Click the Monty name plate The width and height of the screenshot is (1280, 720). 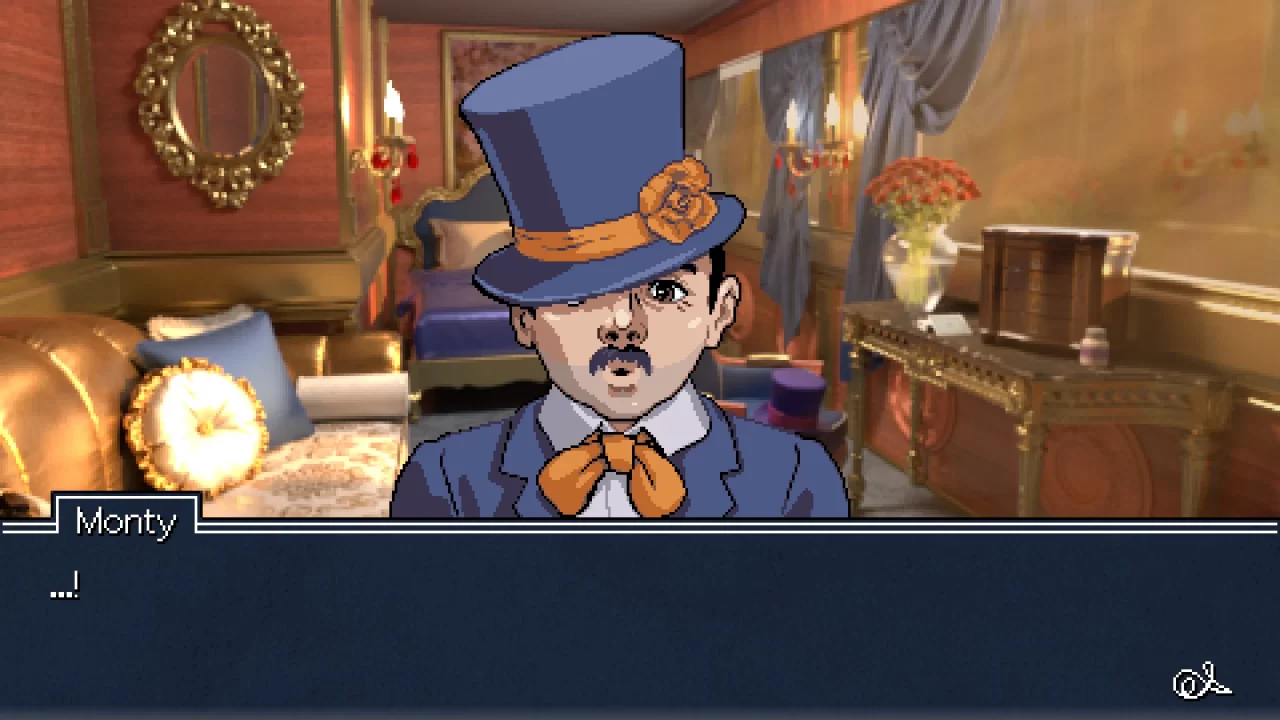pos(126,522)
